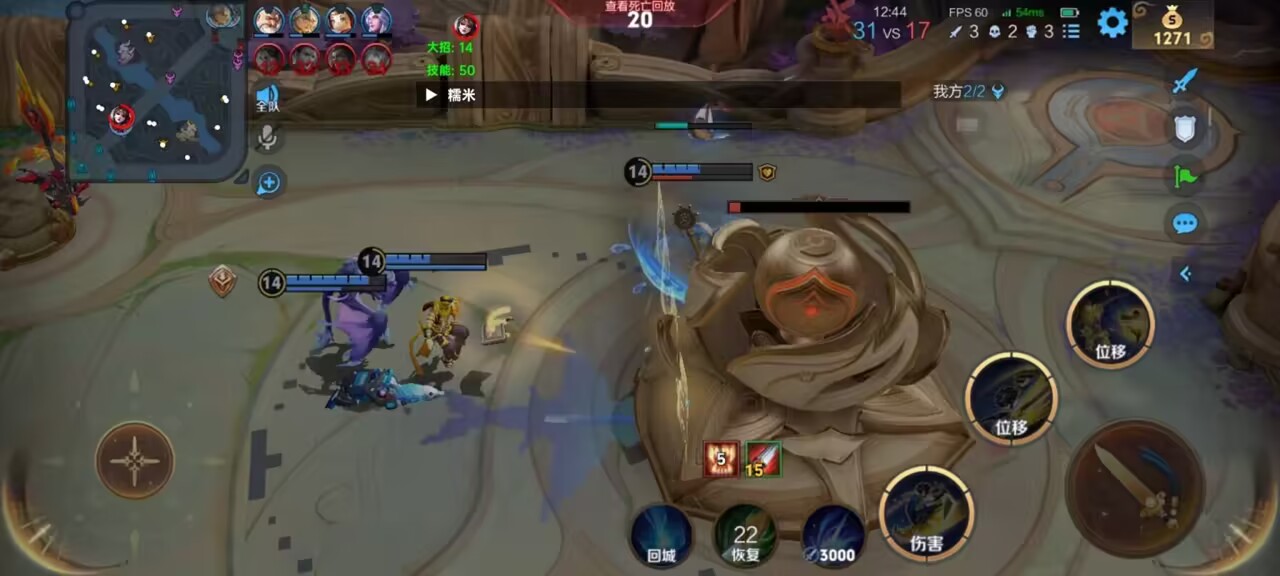Use the upper 位移 dash skill
The width and height of the screenshot is (1280, 576).
[1110, 323]
